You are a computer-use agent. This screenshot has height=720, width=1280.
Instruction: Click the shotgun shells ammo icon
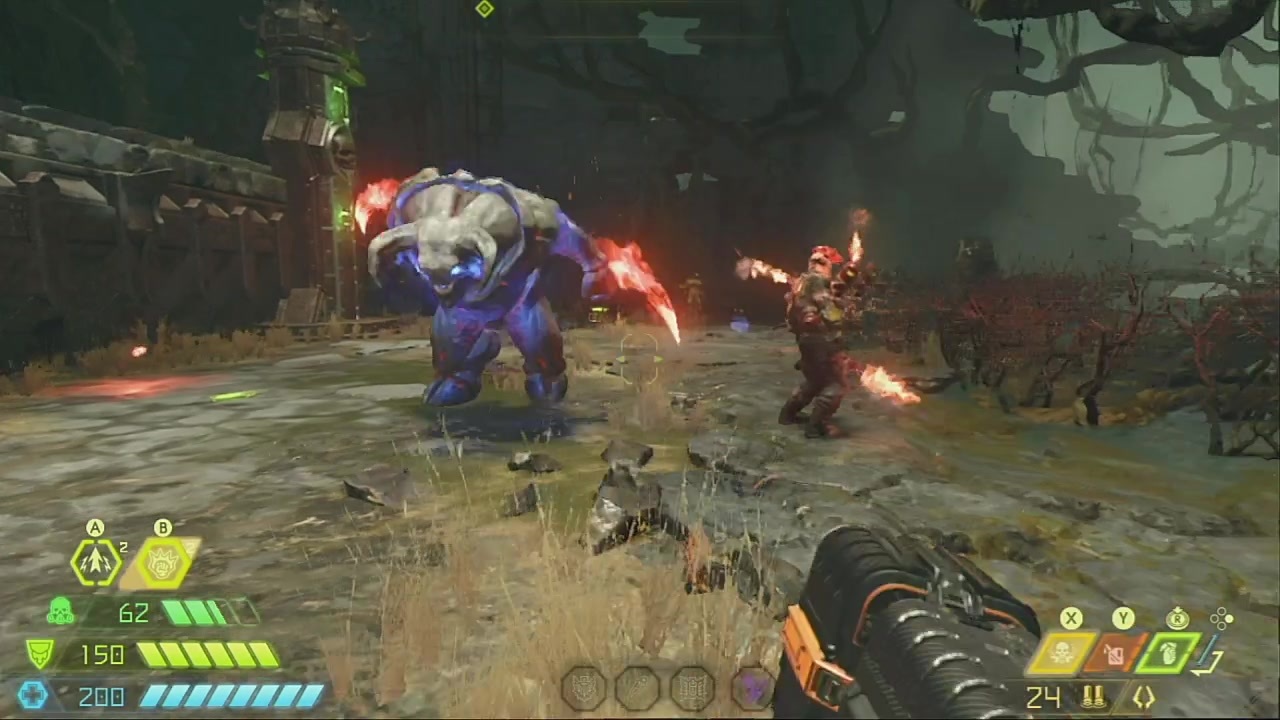point(1095,698)
